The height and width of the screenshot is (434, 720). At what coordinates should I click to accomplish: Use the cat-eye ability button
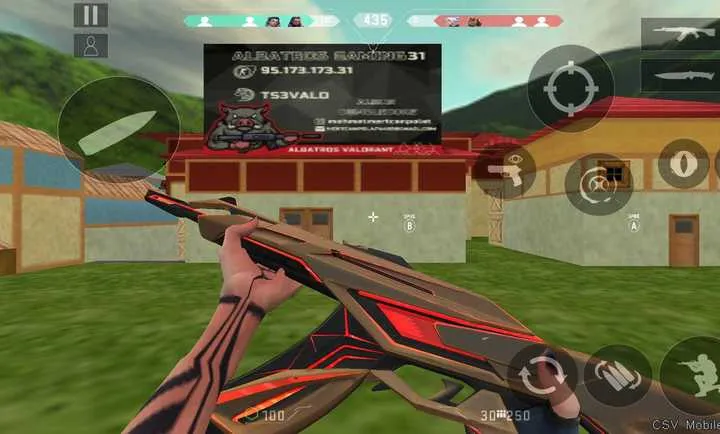click(x=684, y=163)
